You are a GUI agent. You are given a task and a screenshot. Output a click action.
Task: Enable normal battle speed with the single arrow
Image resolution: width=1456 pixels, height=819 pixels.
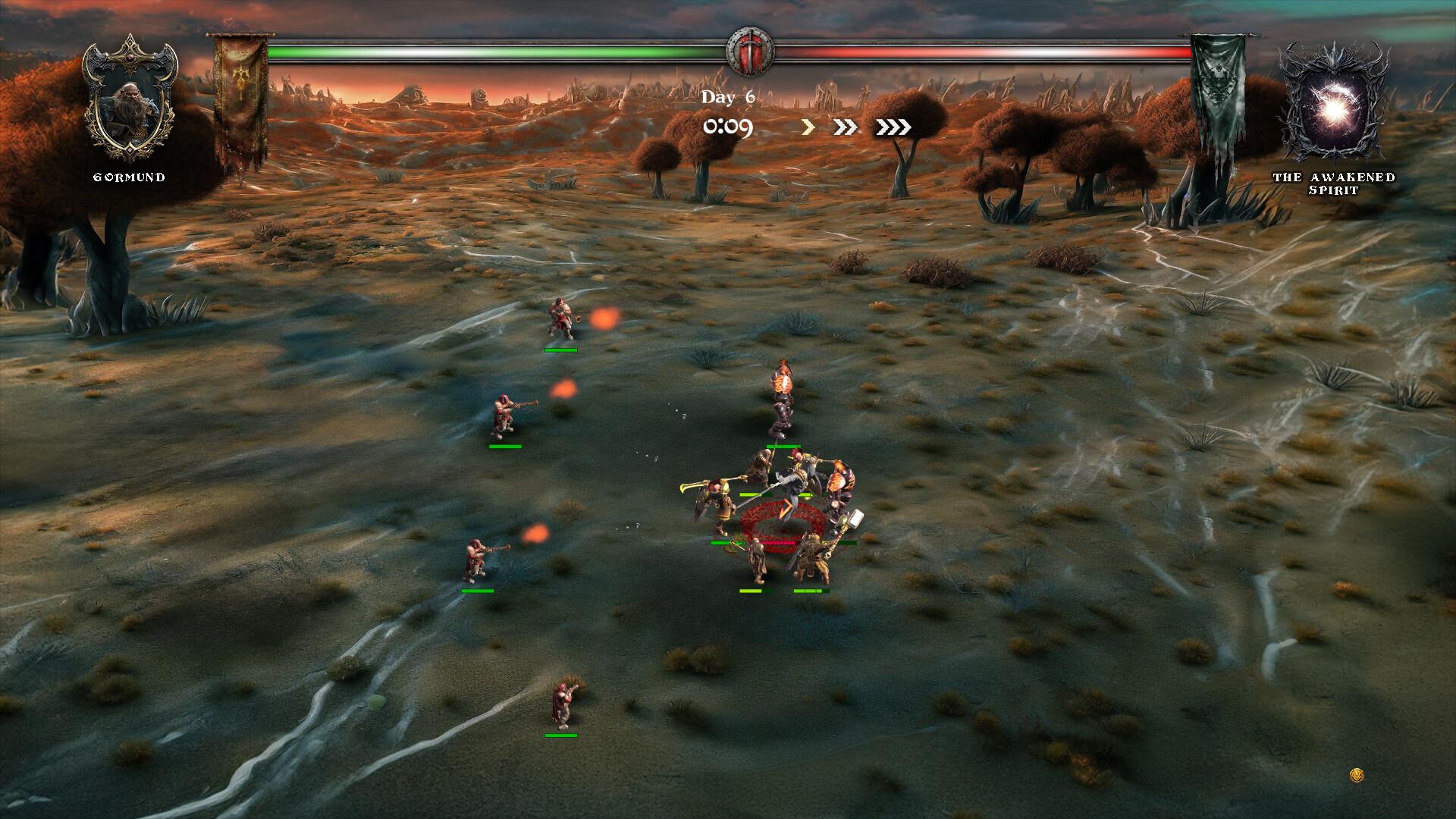(806, 127)
